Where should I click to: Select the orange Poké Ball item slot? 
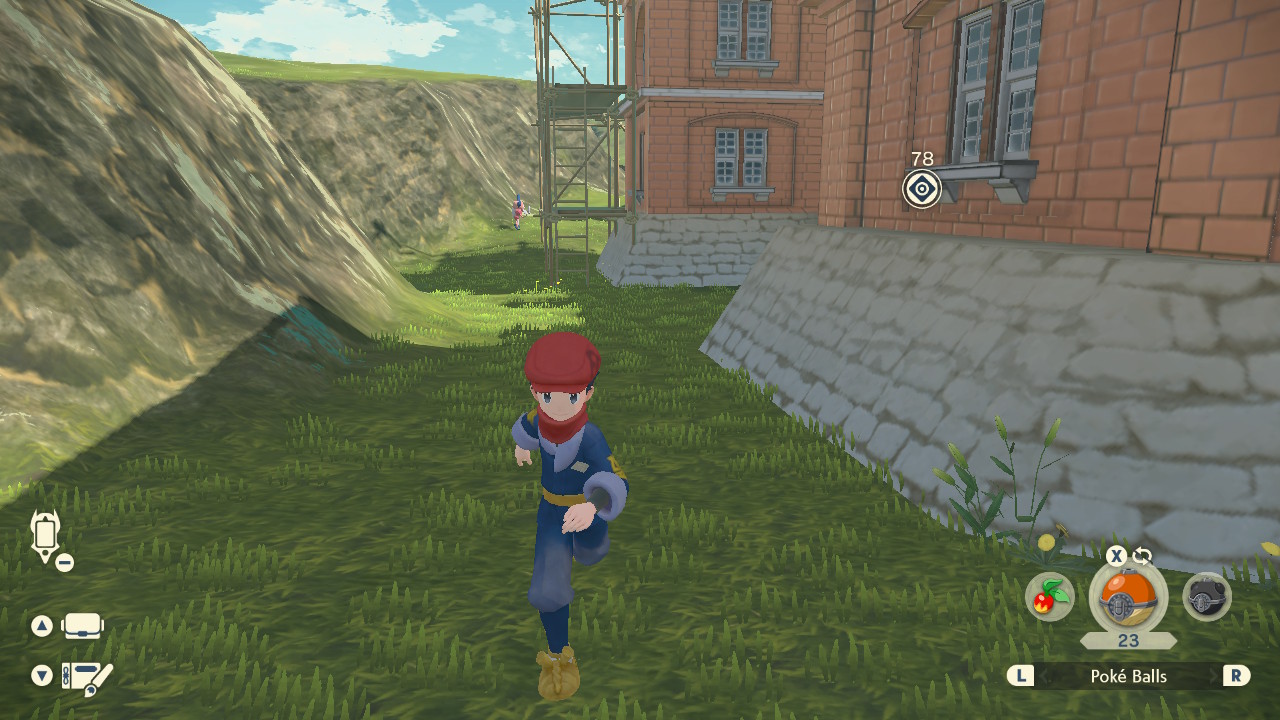point(1128,598)
